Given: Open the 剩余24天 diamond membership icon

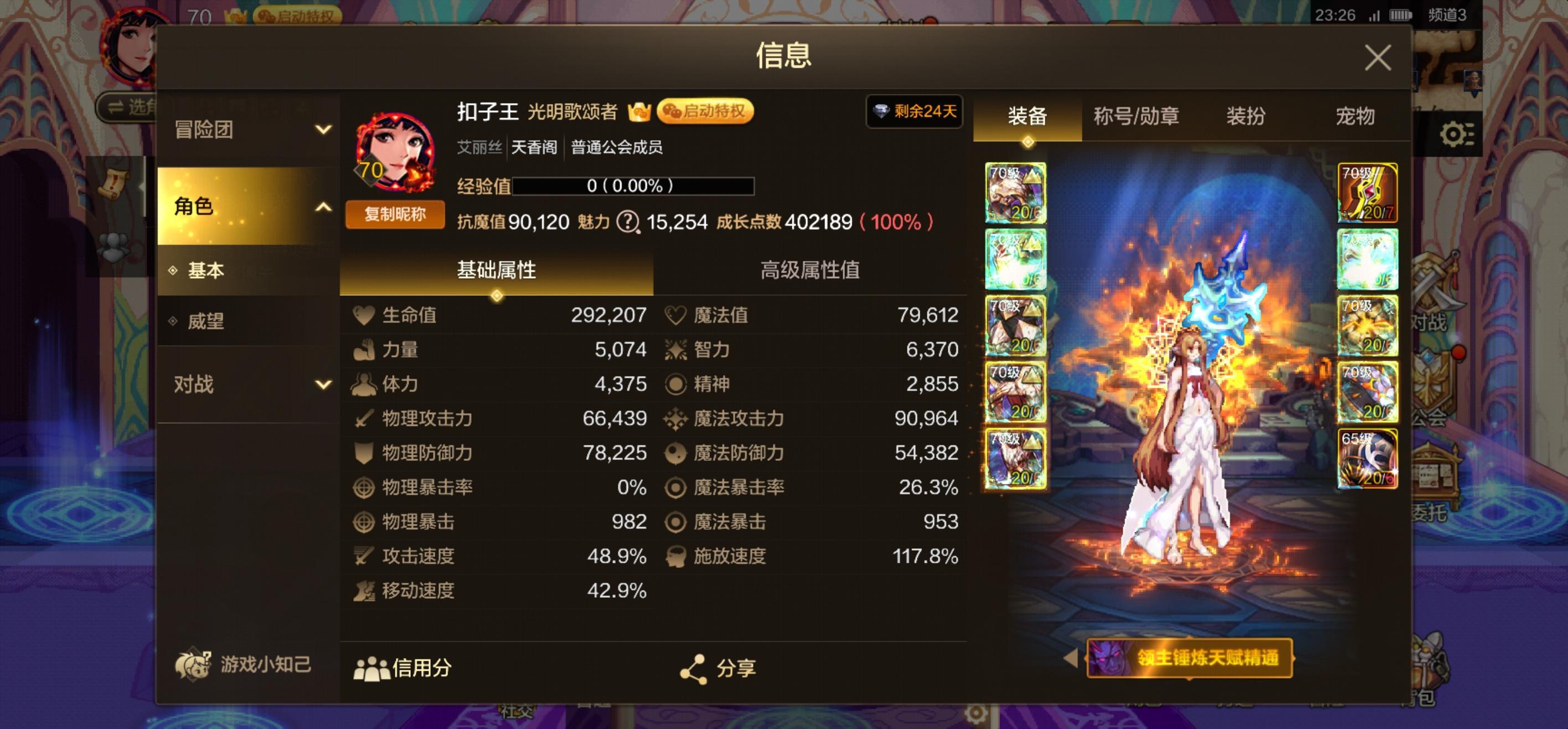Looking at the screenshot, I should tap(913, 111).
